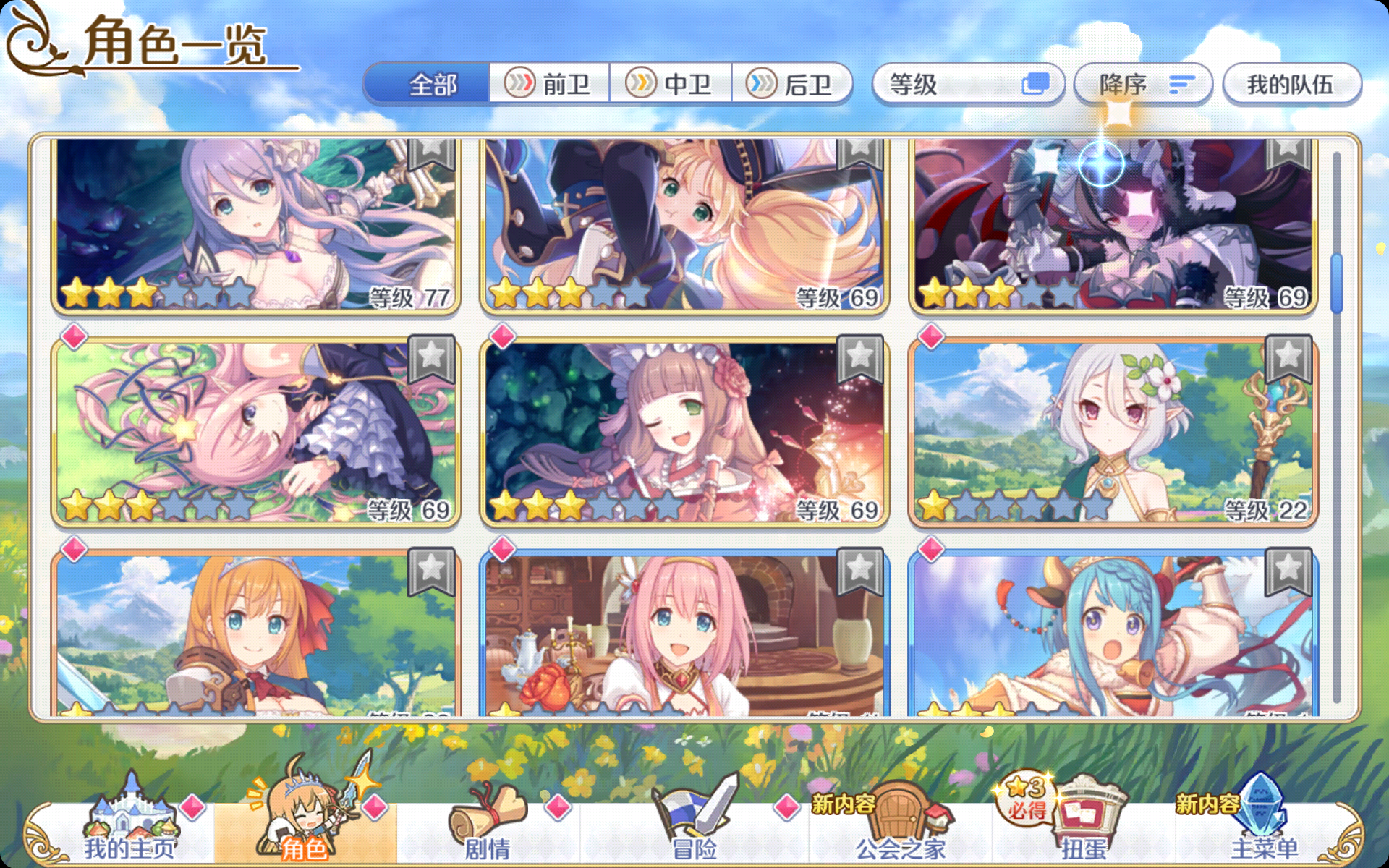The width and height of the screenshot is (1389, 868).
Task: Open the duplicate icon in the 等级 selector
Action: click(1036, 83)
